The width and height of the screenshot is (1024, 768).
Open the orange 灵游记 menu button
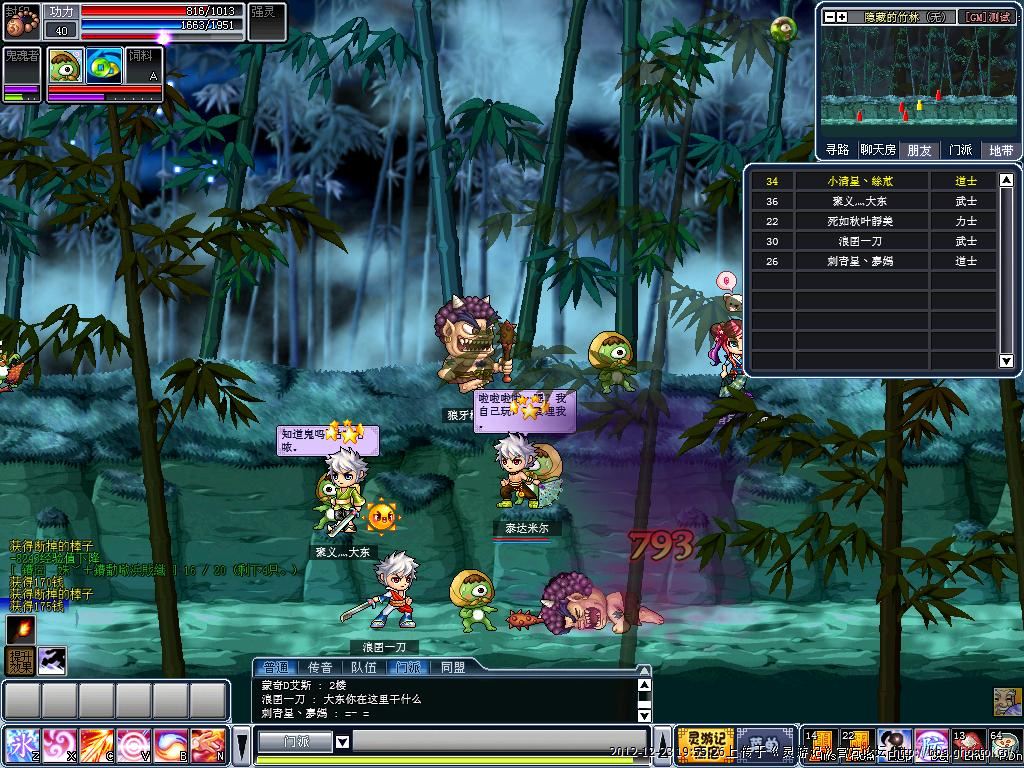click(x=705, y=742)
